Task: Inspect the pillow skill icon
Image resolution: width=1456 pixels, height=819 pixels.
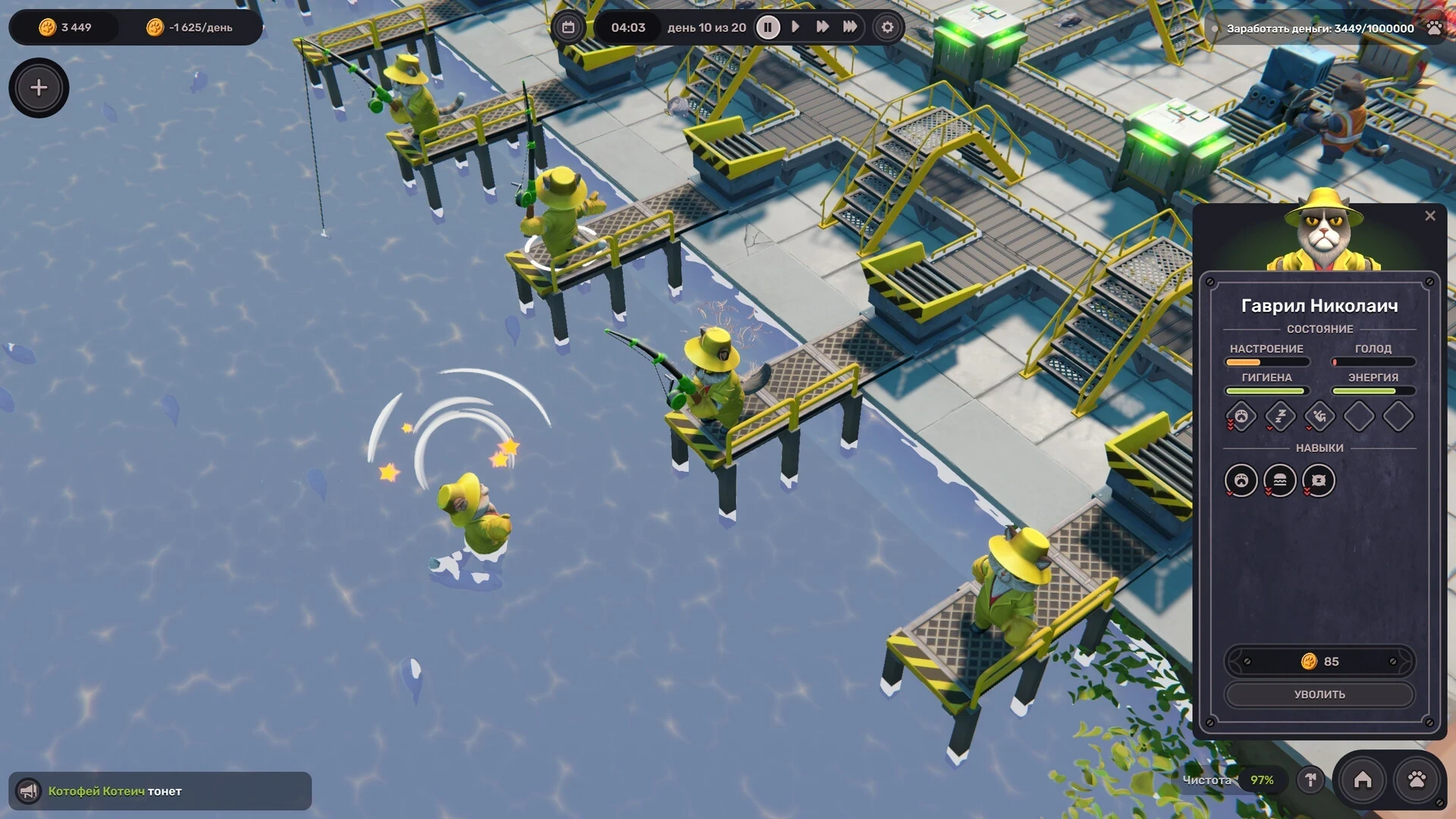Action: click(1319, 481)
